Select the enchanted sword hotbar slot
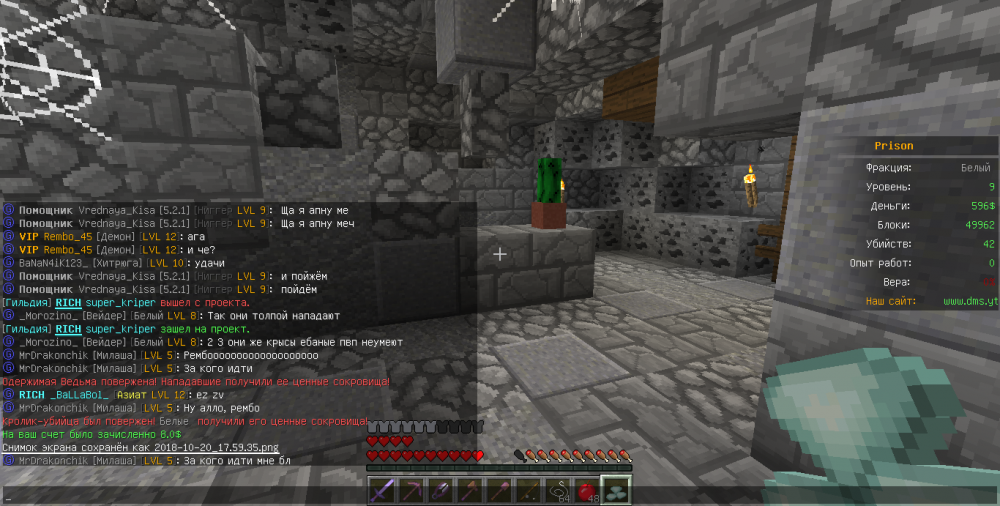This screenshot has height=506, width=1000. pyautogui.click(x=383, y=490)
